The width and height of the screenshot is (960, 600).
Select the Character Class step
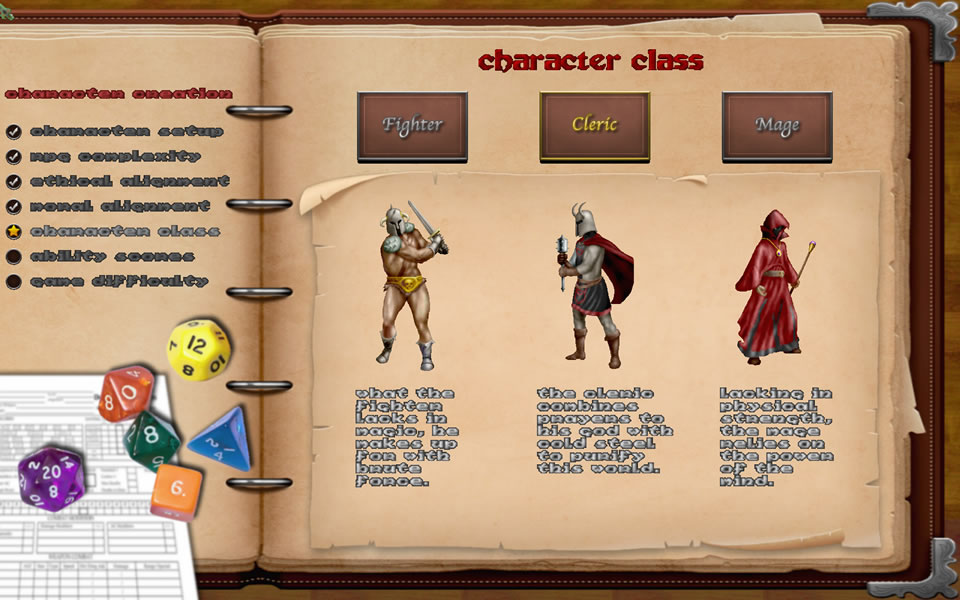pos(124,231)
